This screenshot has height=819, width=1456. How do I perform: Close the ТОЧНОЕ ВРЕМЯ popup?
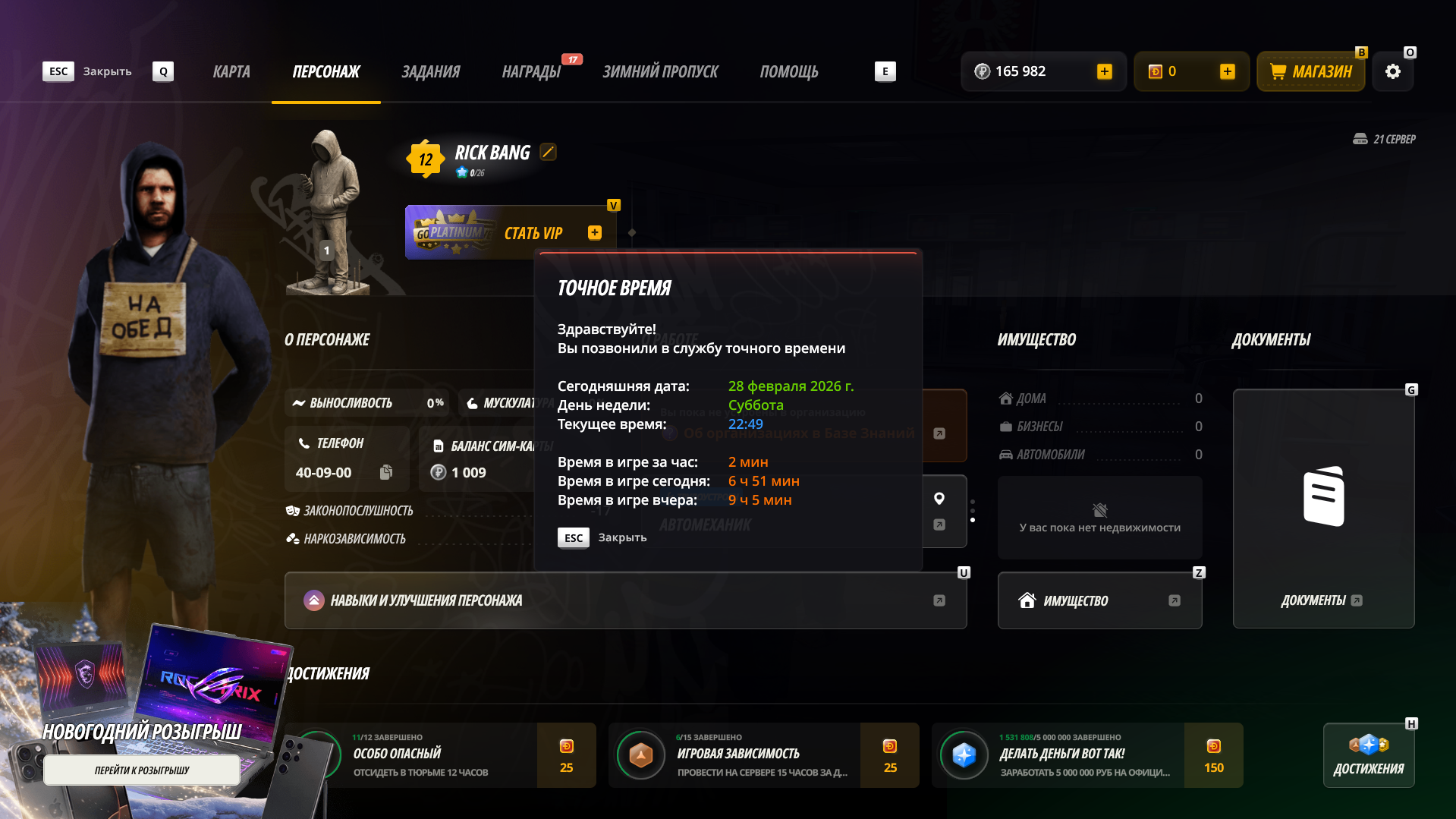pyautogui.click(x=602, y=537)
